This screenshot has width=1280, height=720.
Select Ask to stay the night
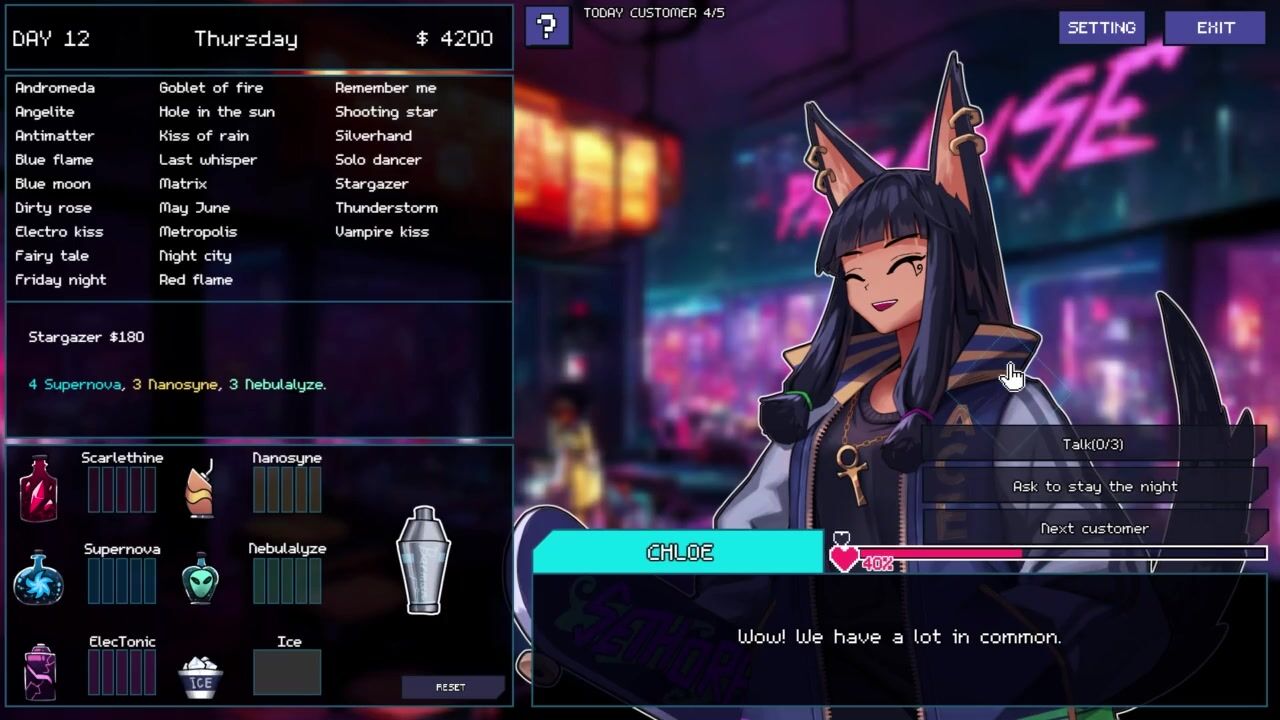(x=1094, y=486)
